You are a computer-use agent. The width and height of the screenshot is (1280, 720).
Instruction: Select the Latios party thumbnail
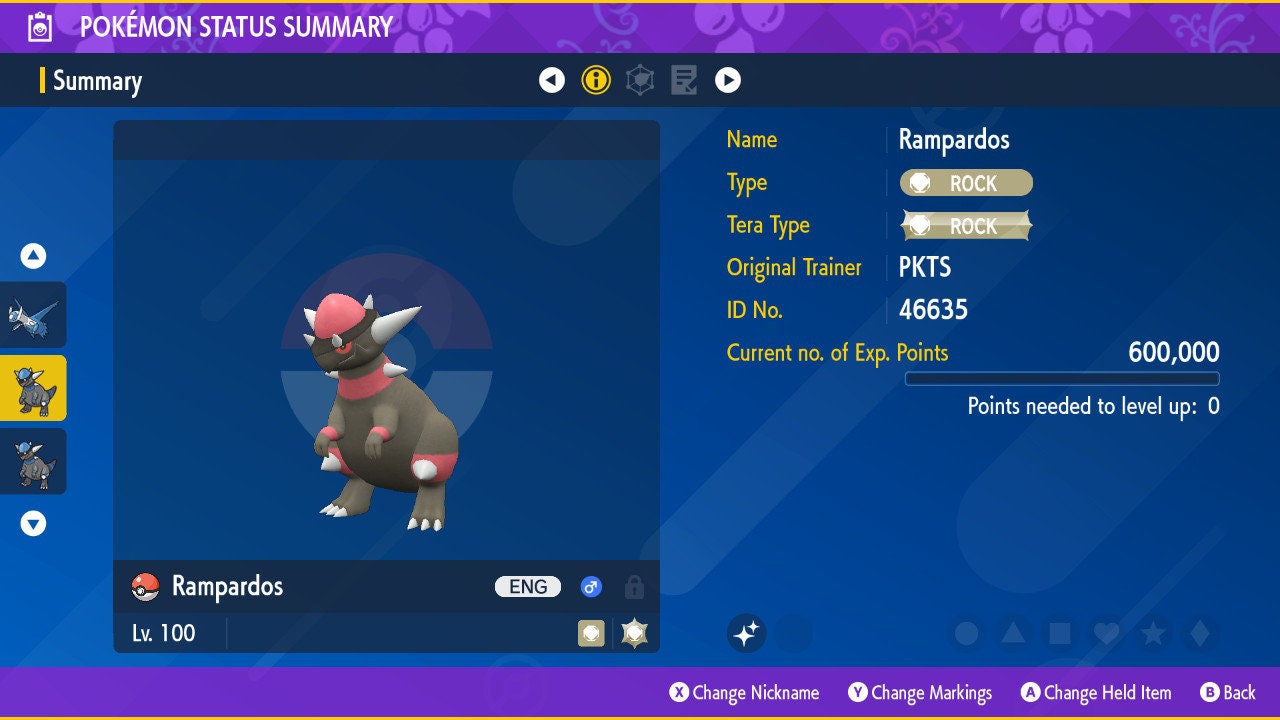(x=33, y=315)
